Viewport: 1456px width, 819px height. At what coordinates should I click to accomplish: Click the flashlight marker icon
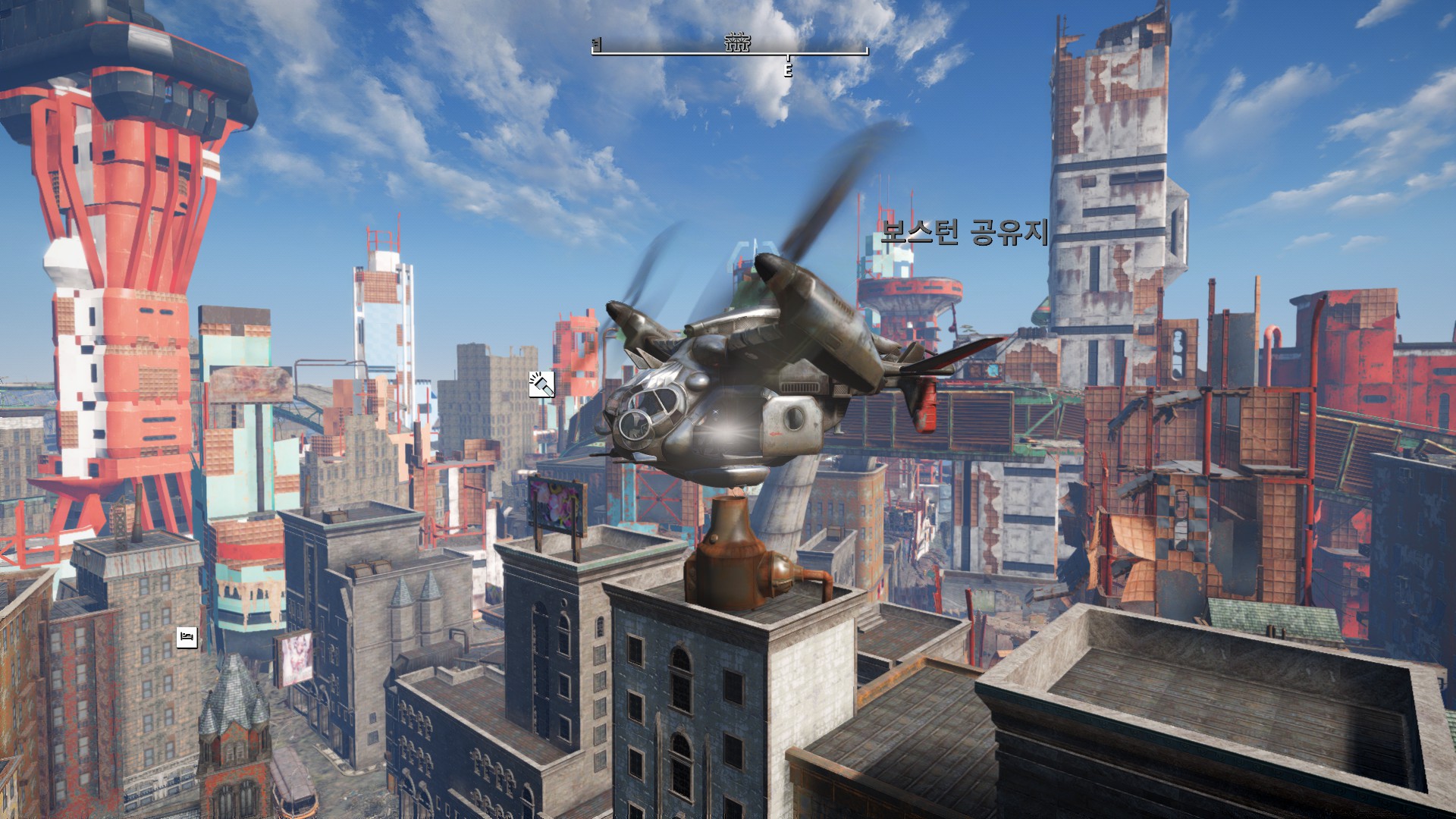click(541, 384)
